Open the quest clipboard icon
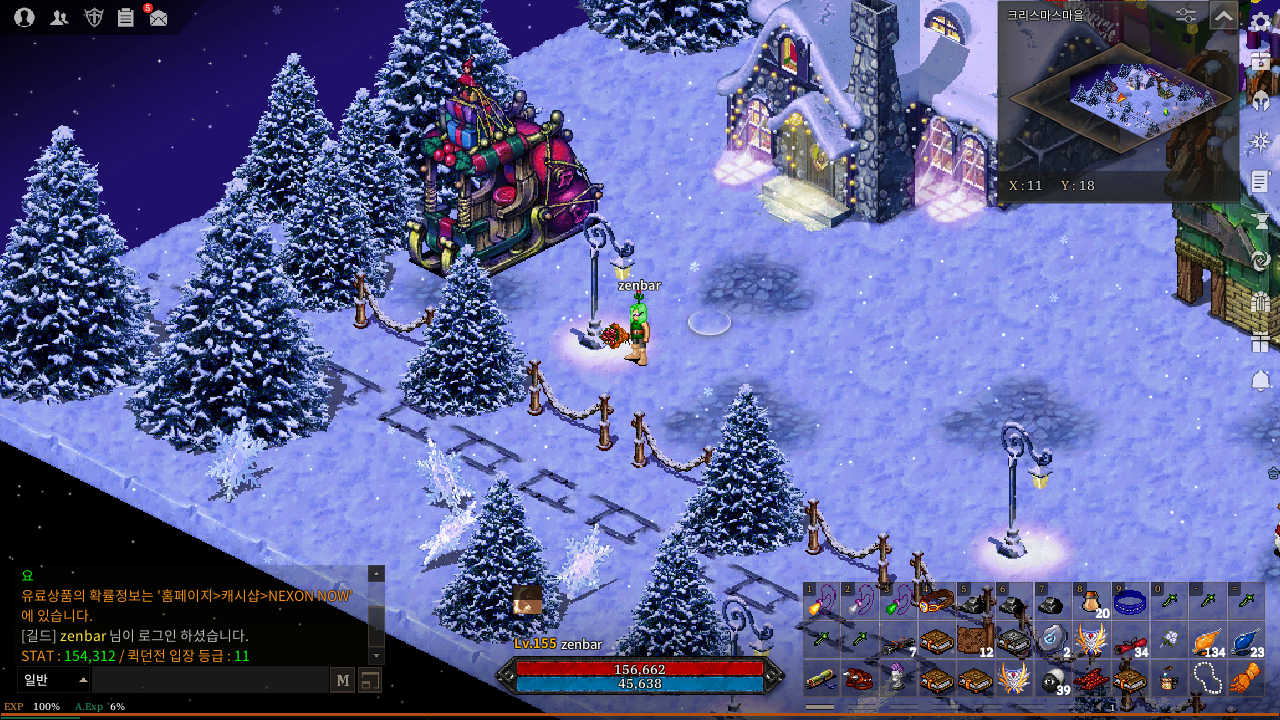The height and width of the screenshot is (720, 1280). [126, 17]
